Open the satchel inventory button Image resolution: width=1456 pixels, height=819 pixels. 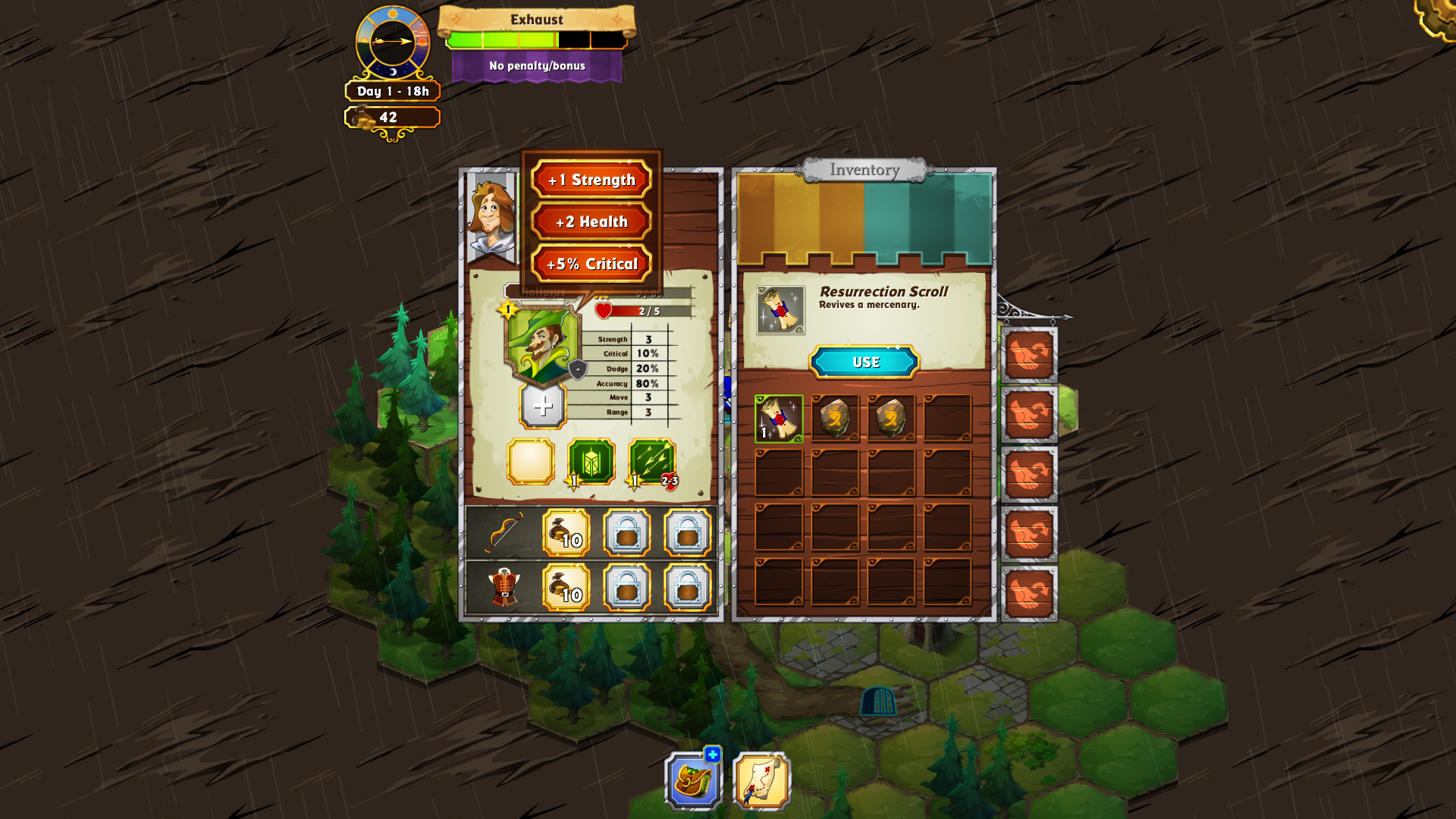pyautogui.click(x=693, y=780)
